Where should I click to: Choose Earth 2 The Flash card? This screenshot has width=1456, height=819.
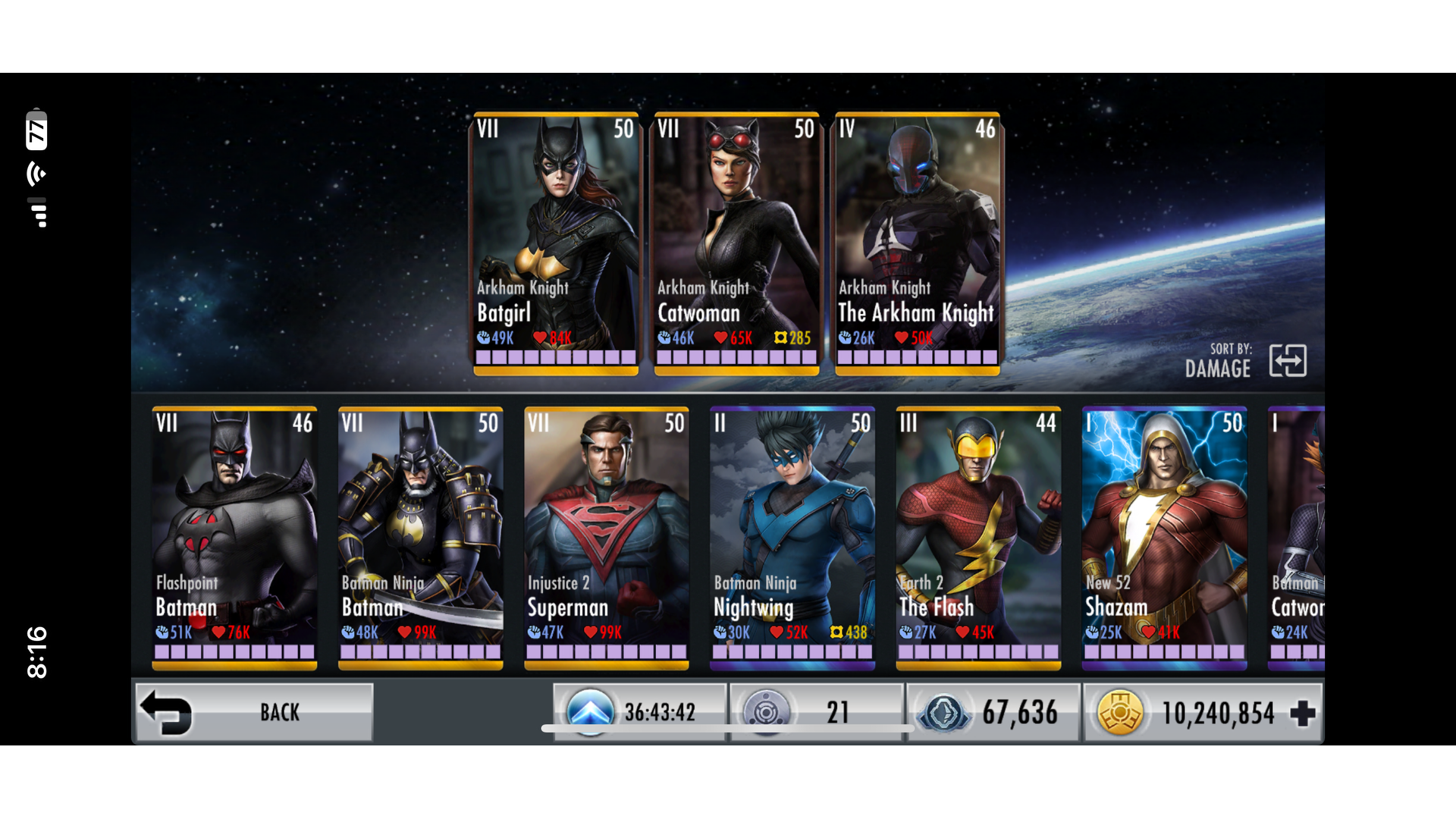point(978,538)
